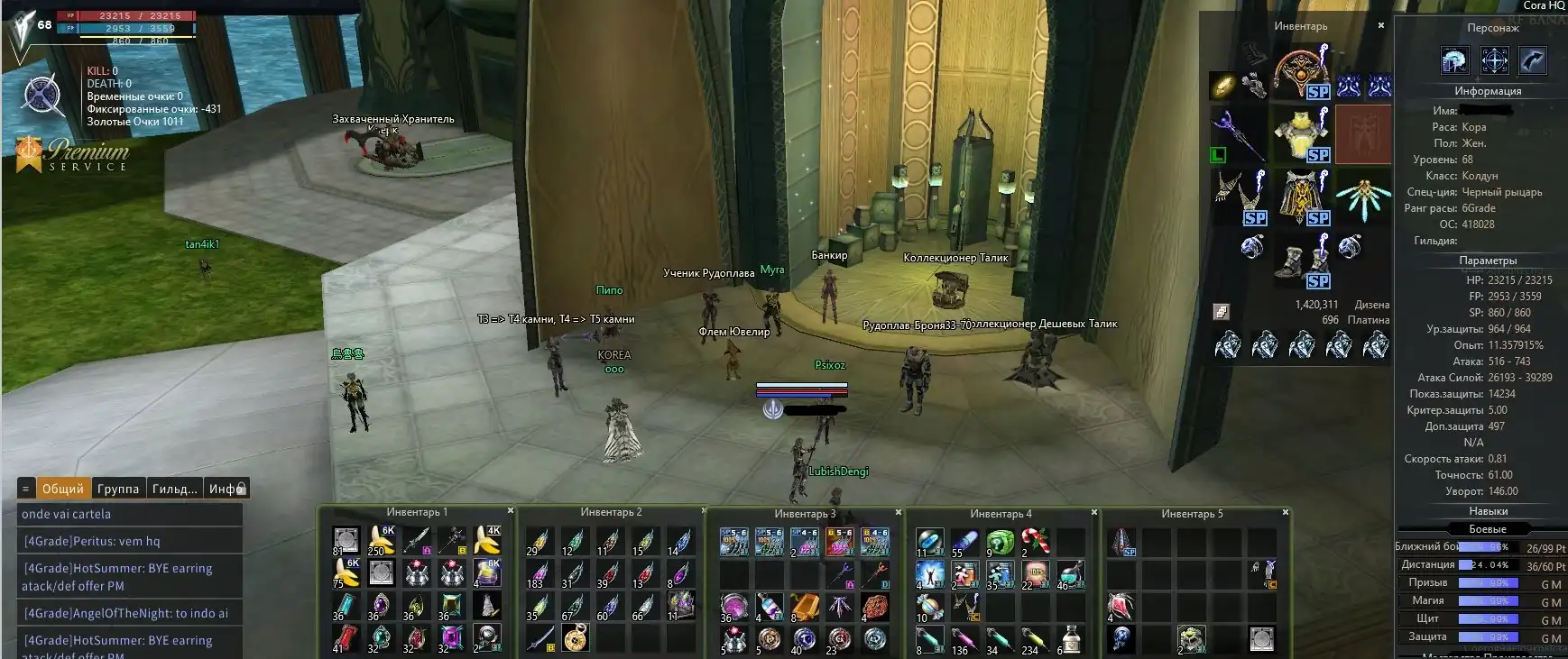Select the candy cane item
Viewport: 1568px width, 659px height.
pyautogui.click(x=1035, y=541)
